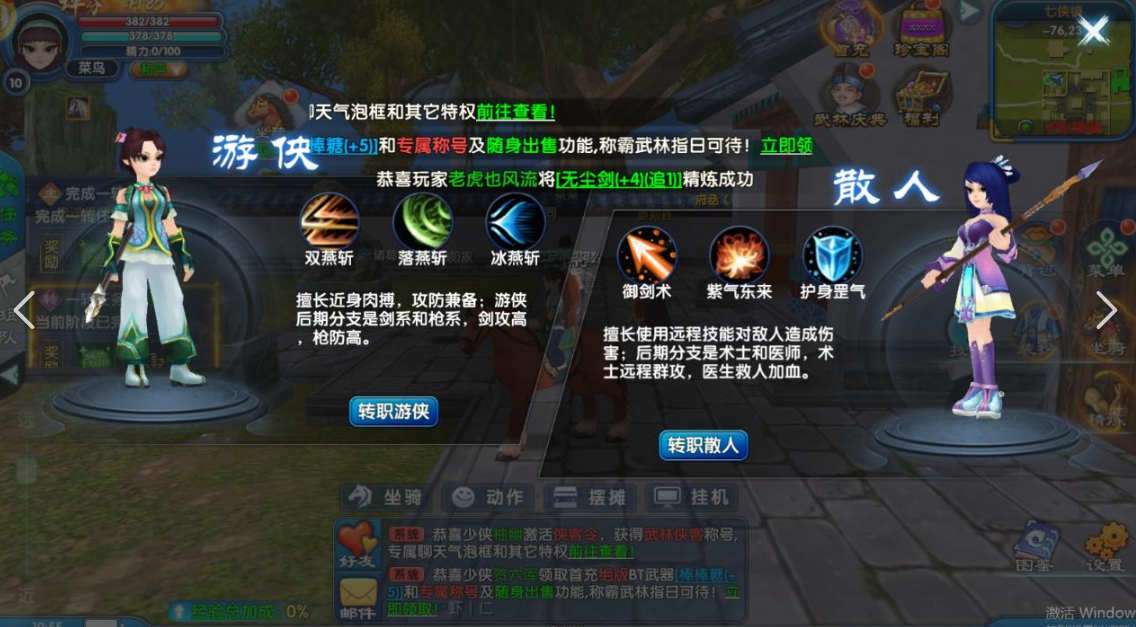1136x627 pixels.
Task: Inspect the 御剑术 skill icon
Action: tap(647, 254)
